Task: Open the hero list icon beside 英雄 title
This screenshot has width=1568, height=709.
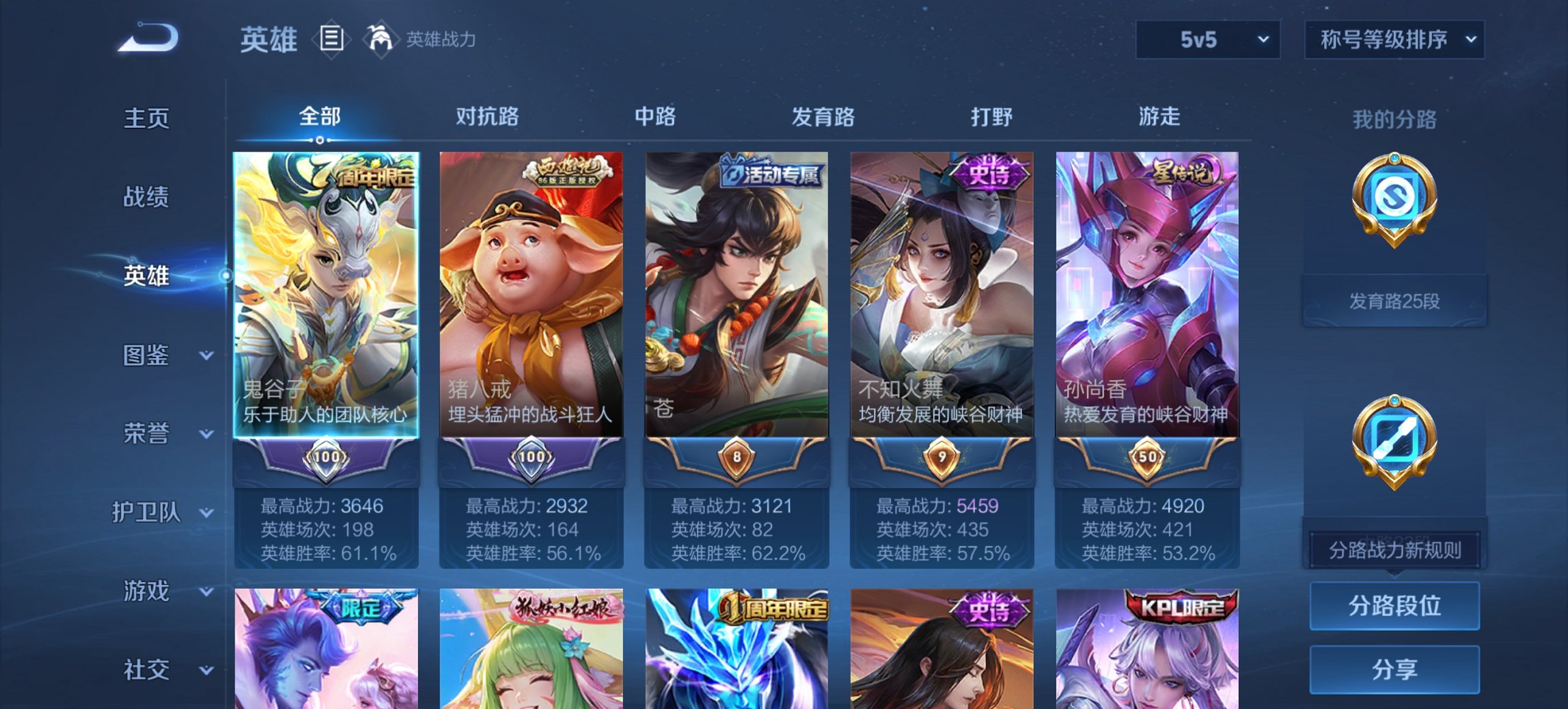Action: pos(333,39)
